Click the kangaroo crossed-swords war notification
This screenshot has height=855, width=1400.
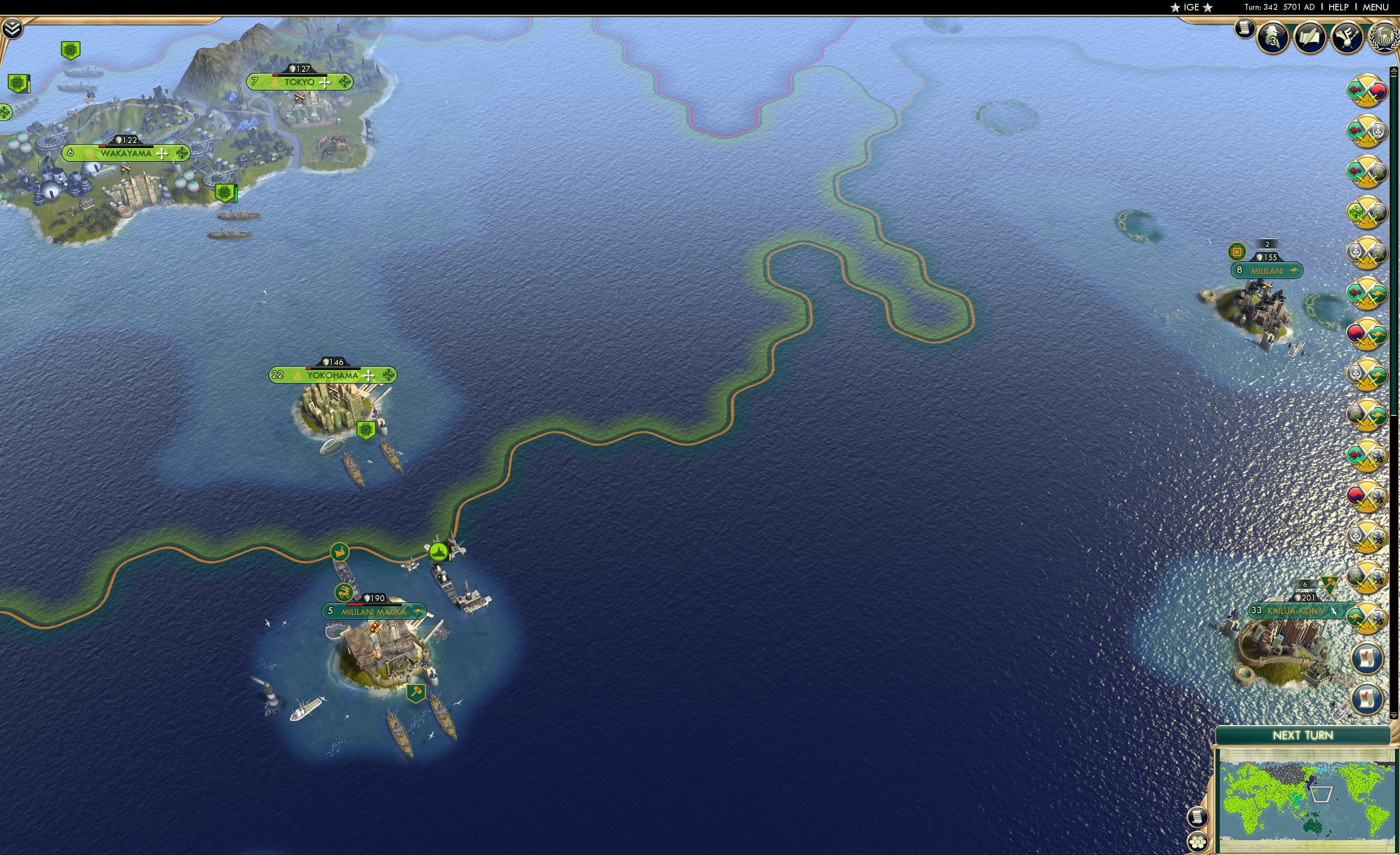(1367, 293)
